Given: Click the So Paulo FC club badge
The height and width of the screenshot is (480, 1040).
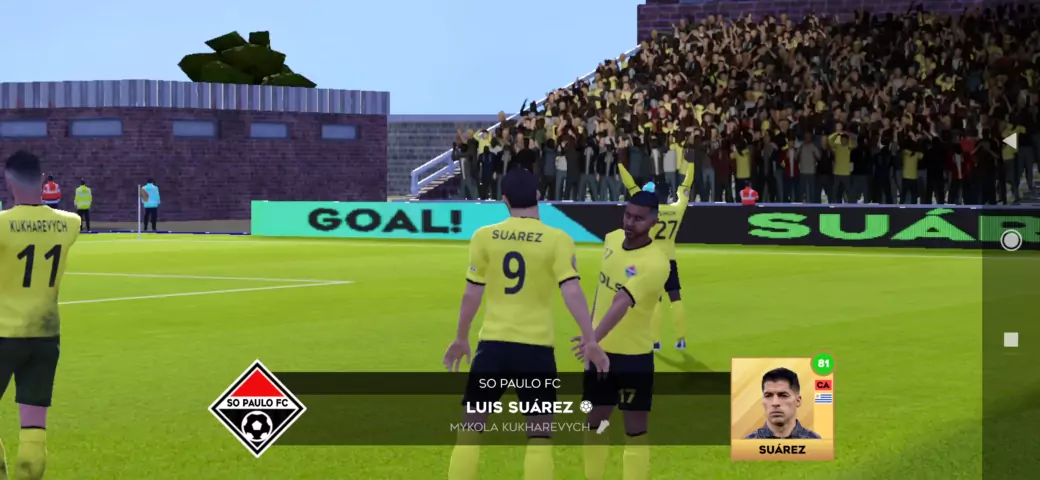Looking at the screenshot, I should [x=257, y=408].
